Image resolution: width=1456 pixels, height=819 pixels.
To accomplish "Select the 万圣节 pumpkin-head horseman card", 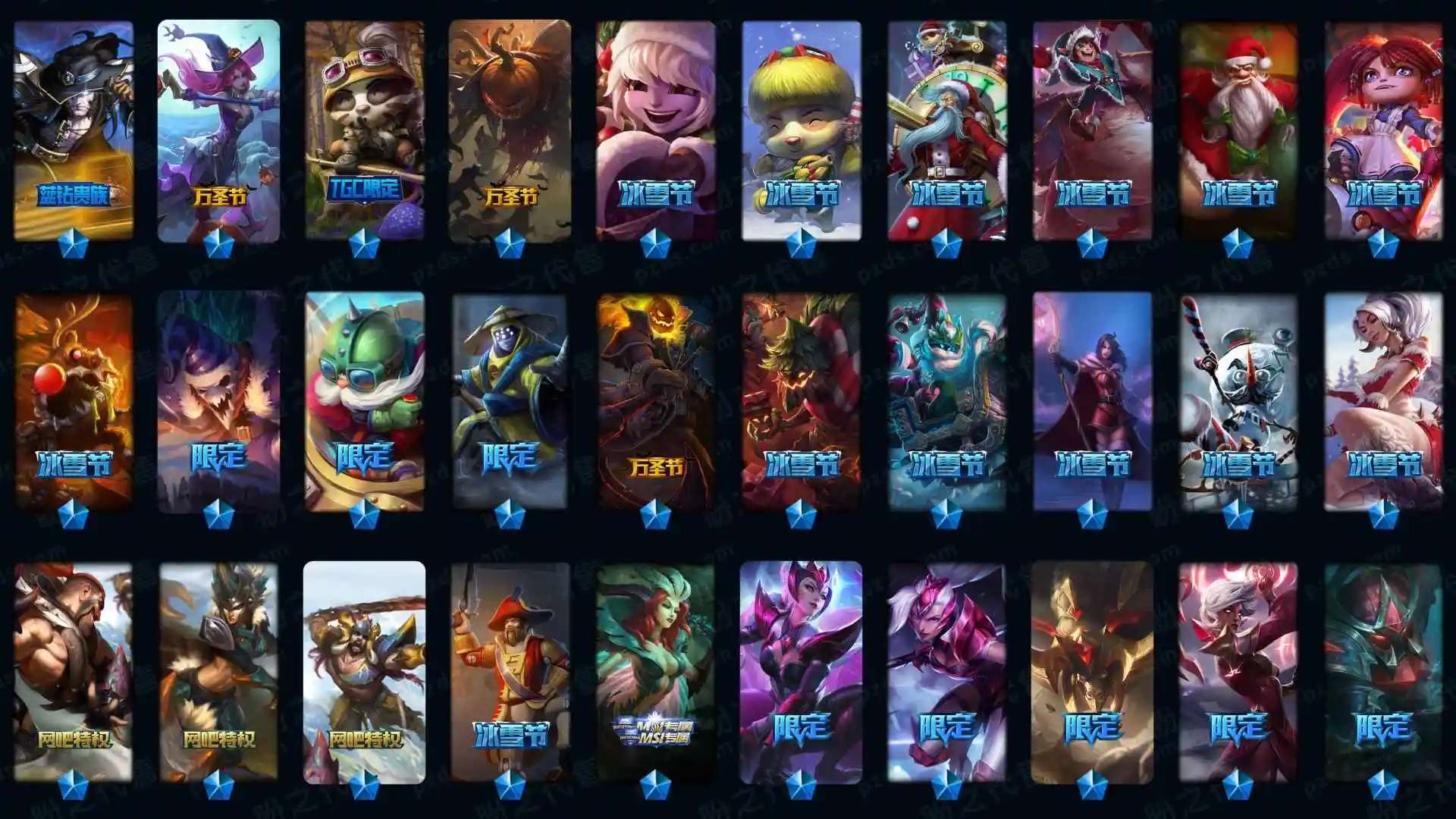I will 656,402.
